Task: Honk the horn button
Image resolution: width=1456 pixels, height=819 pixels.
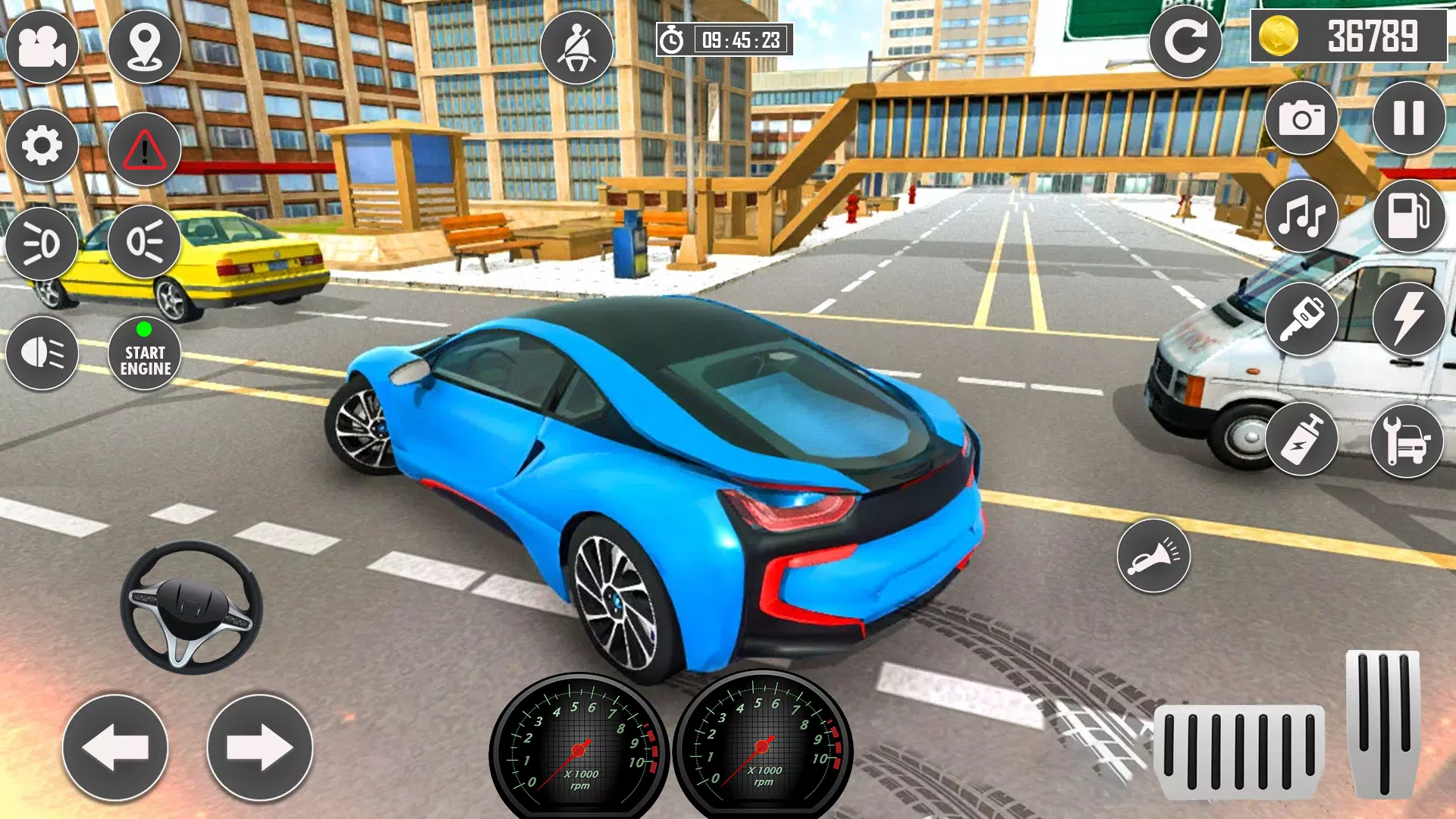Action: (x=1153, y=556)
